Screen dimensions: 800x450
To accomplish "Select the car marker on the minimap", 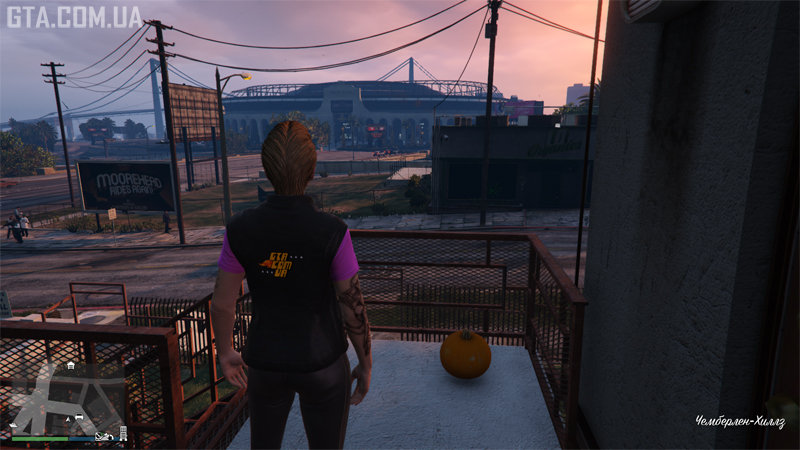I will tap(79, 416).
